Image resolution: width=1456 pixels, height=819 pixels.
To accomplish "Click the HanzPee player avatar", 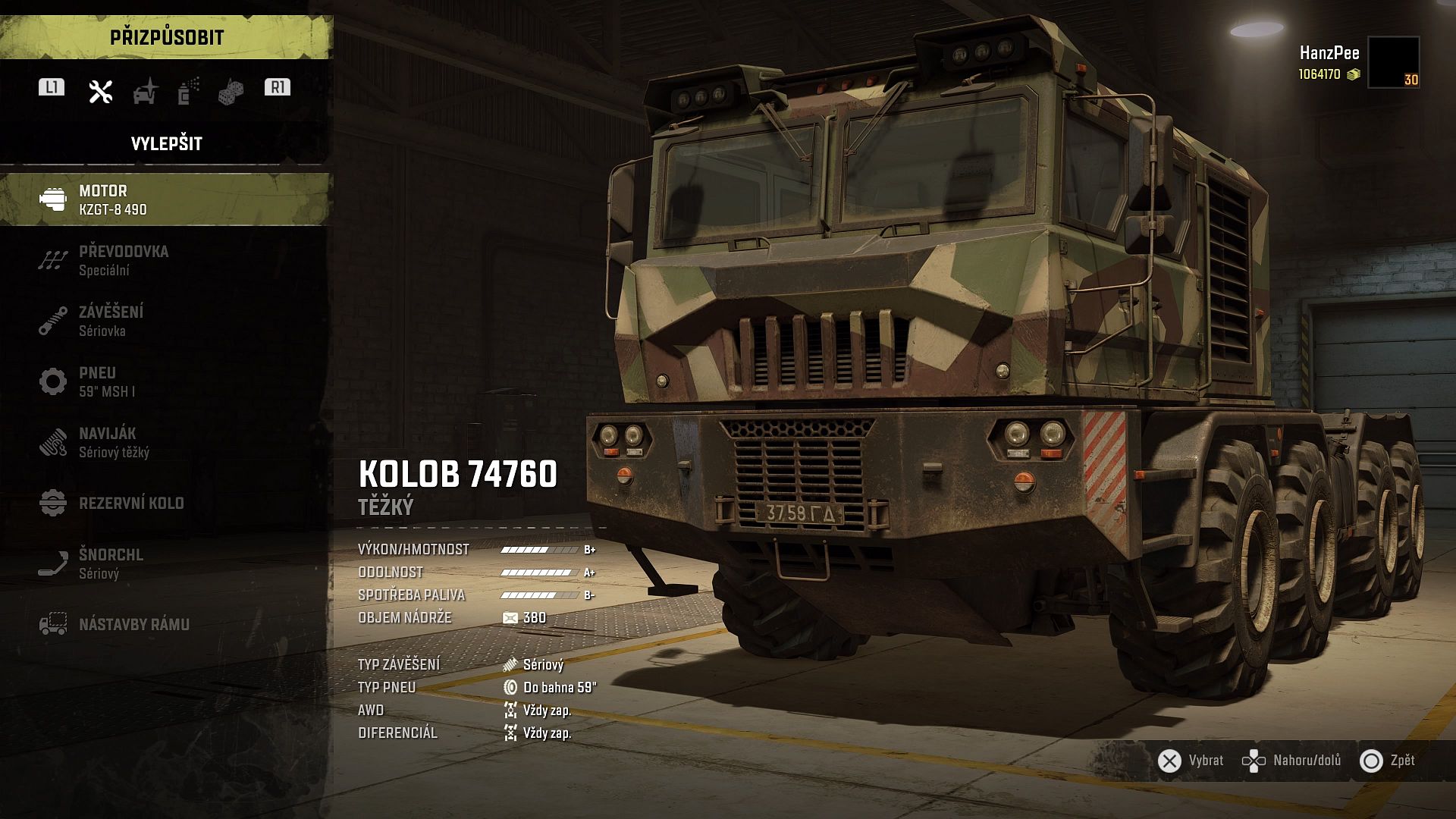I will [x=1393, y=62].
